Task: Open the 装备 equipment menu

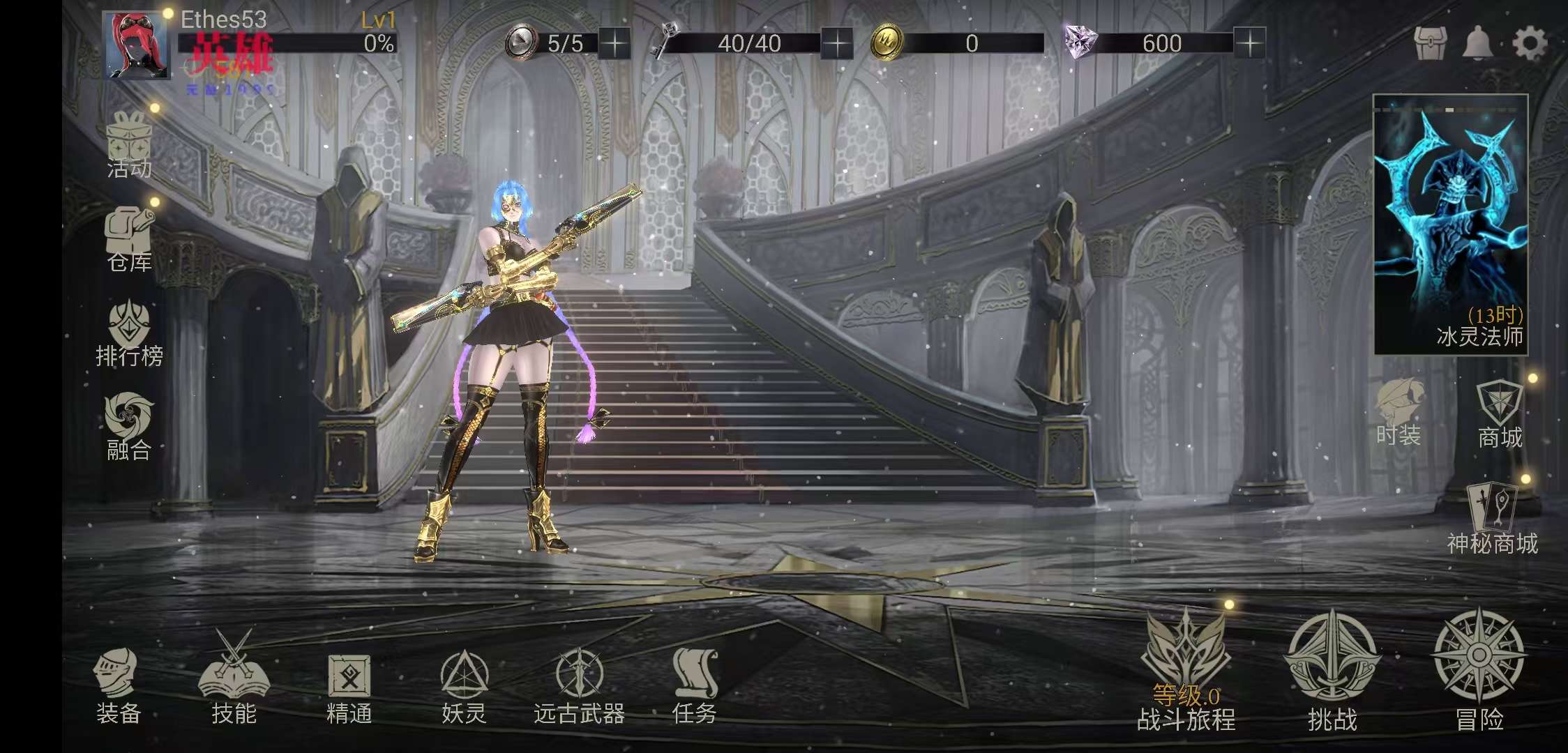Action: (x=117, y=685)
